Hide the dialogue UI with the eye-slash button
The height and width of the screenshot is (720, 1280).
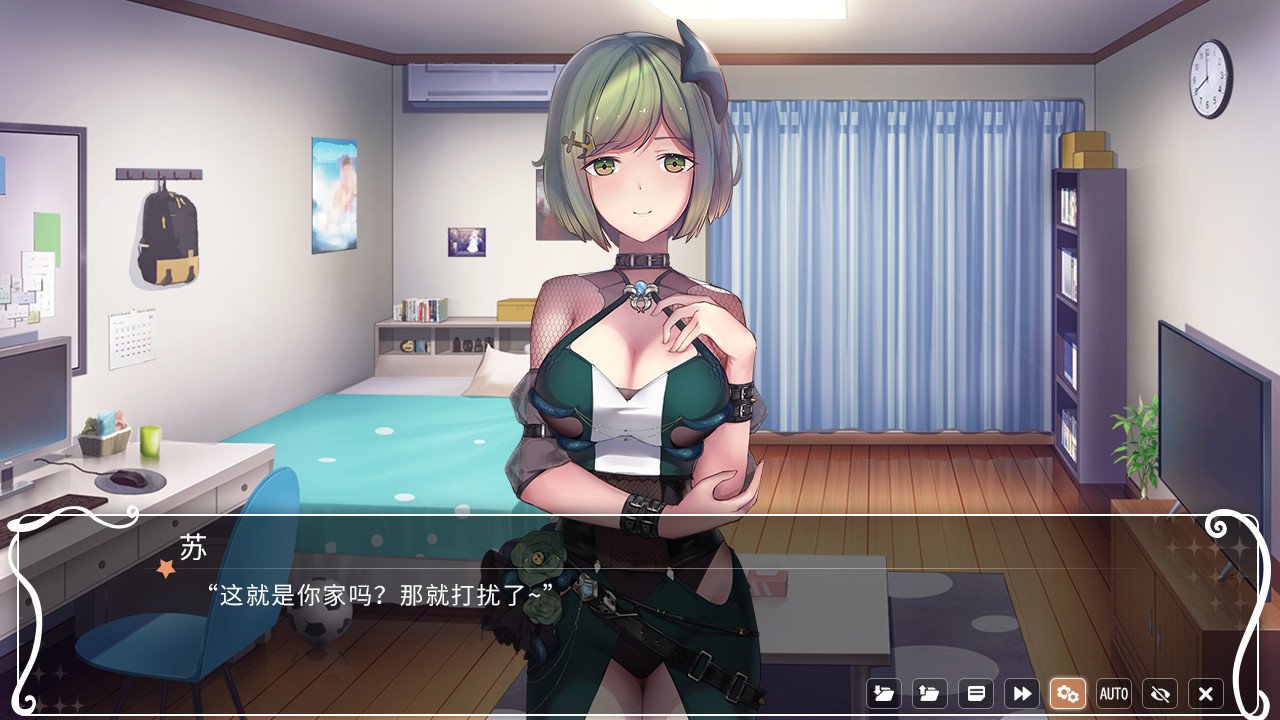tap(1158, 693)
